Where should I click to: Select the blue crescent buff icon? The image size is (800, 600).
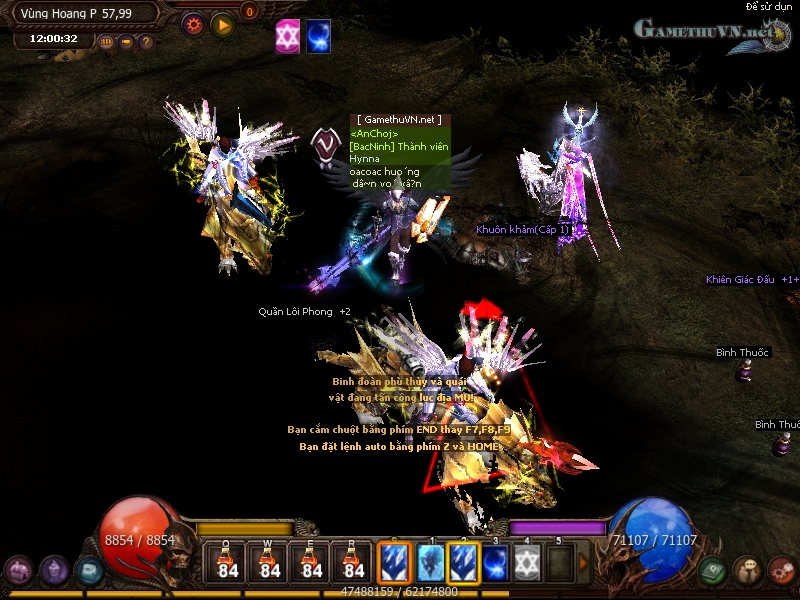[x=318, y=35]
